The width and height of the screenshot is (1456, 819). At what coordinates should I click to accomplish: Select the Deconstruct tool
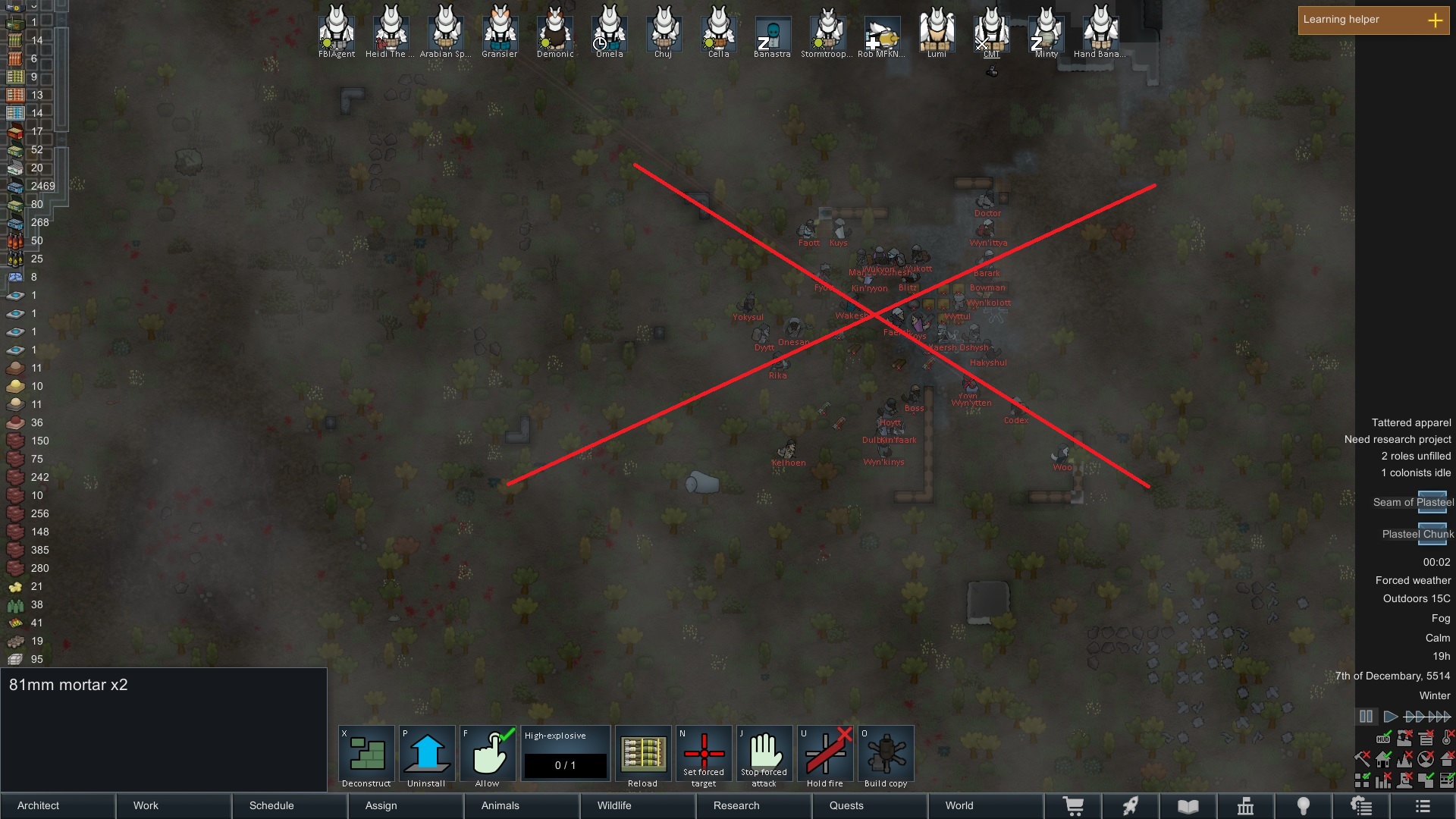point(365,753)
